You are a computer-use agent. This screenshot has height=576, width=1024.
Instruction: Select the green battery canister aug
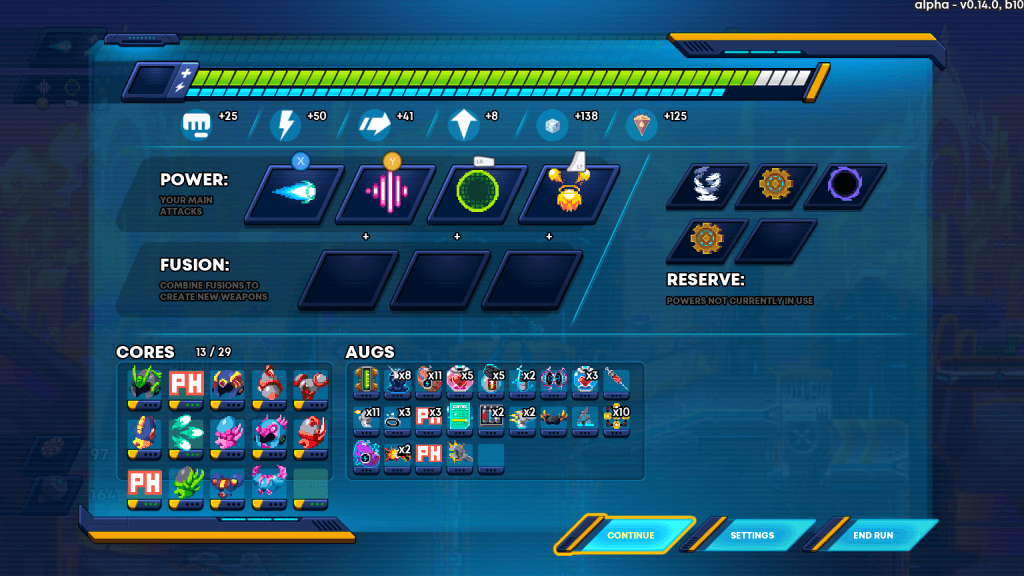pyautogui.click(x=366, y=380)
